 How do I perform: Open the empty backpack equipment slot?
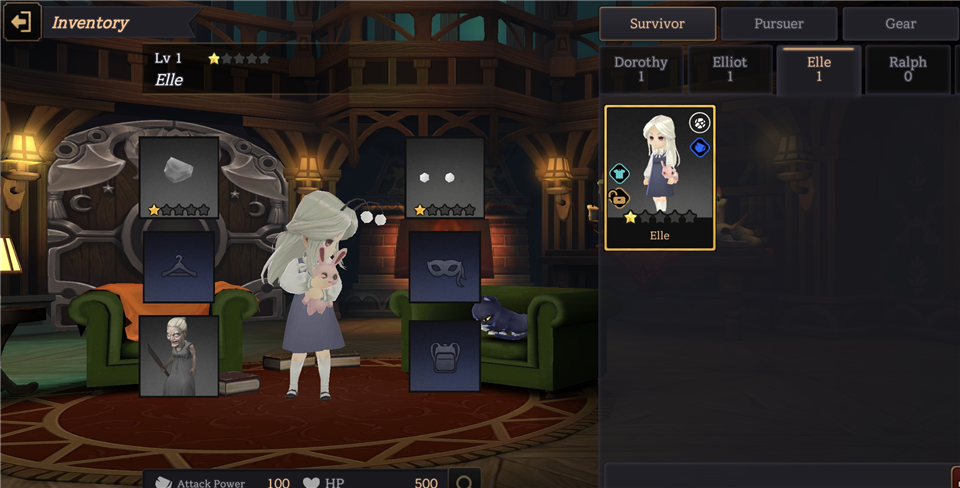pyautogui.click(x=445, y=355)
